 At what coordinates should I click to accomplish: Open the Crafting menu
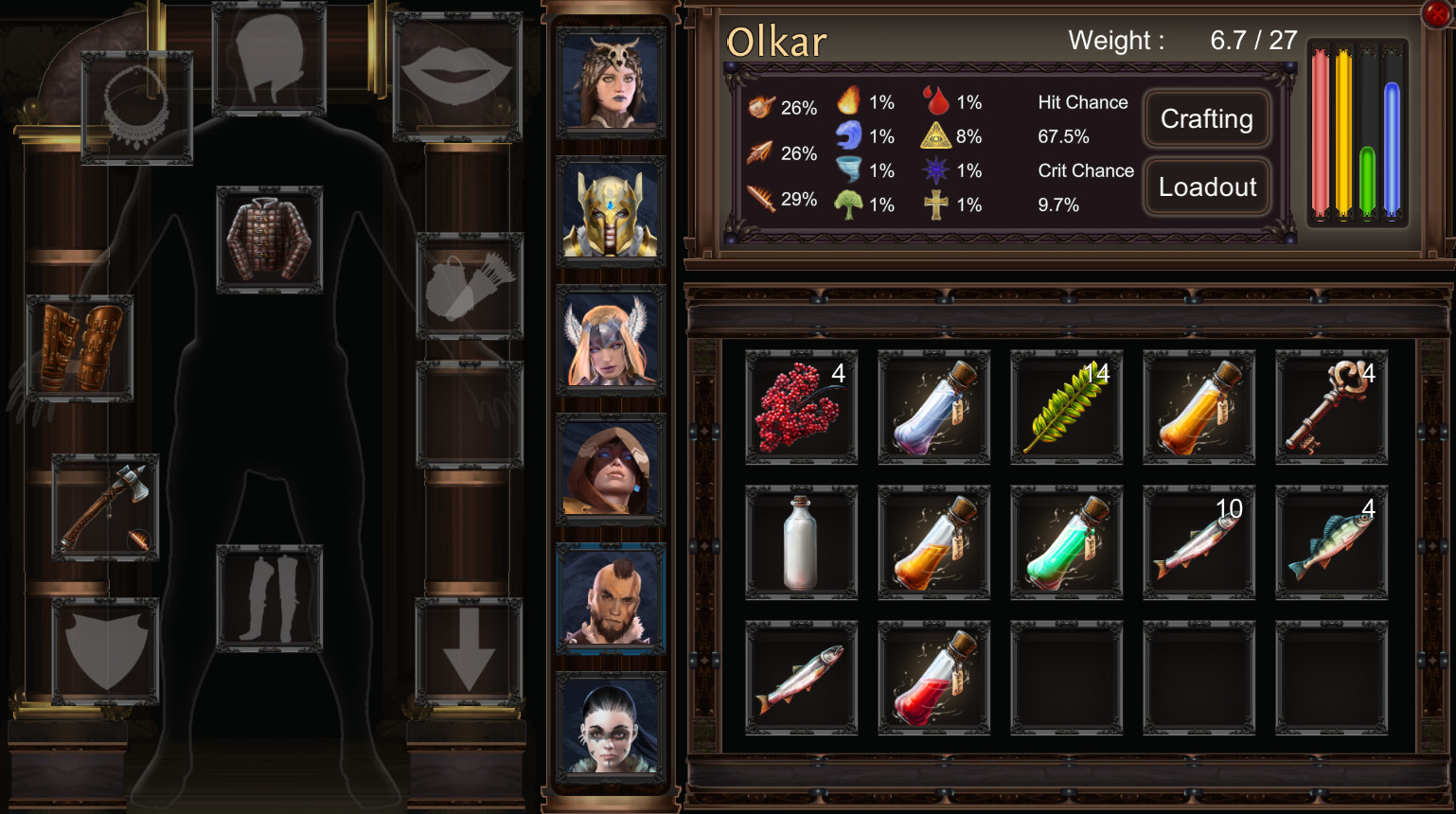click(1206, 119)
